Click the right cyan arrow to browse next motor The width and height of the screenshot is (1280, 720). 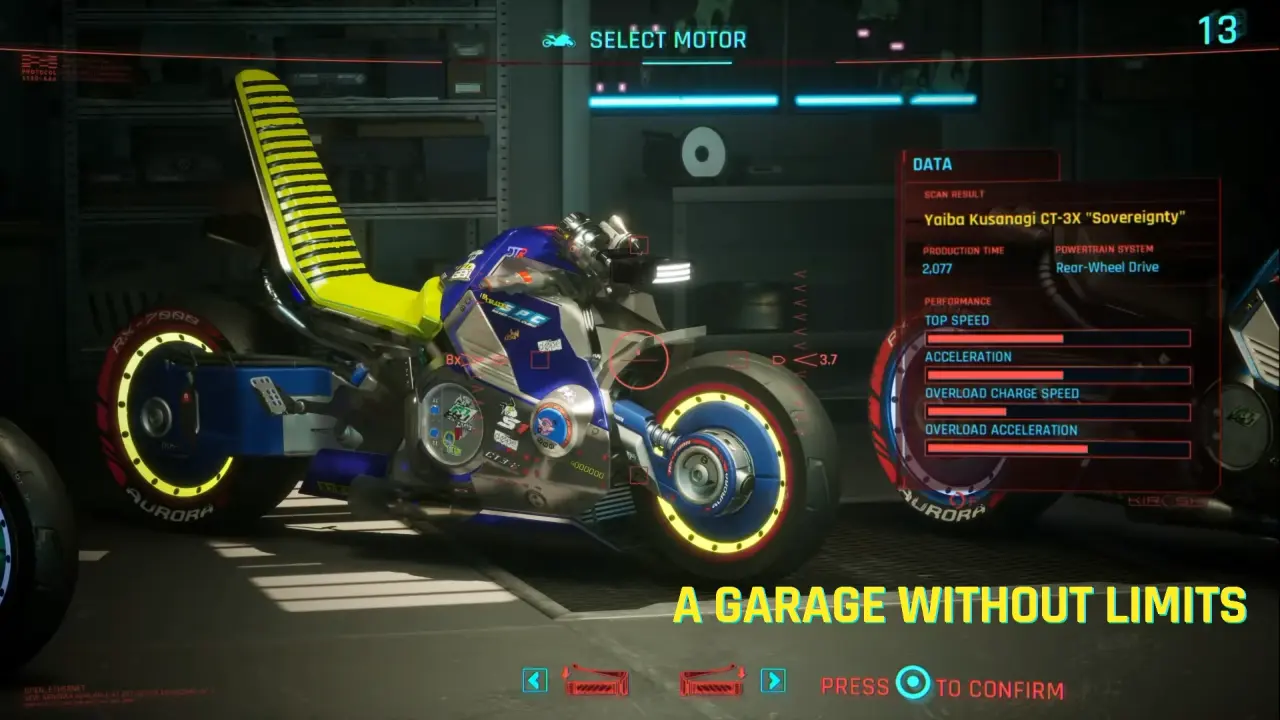772,679
